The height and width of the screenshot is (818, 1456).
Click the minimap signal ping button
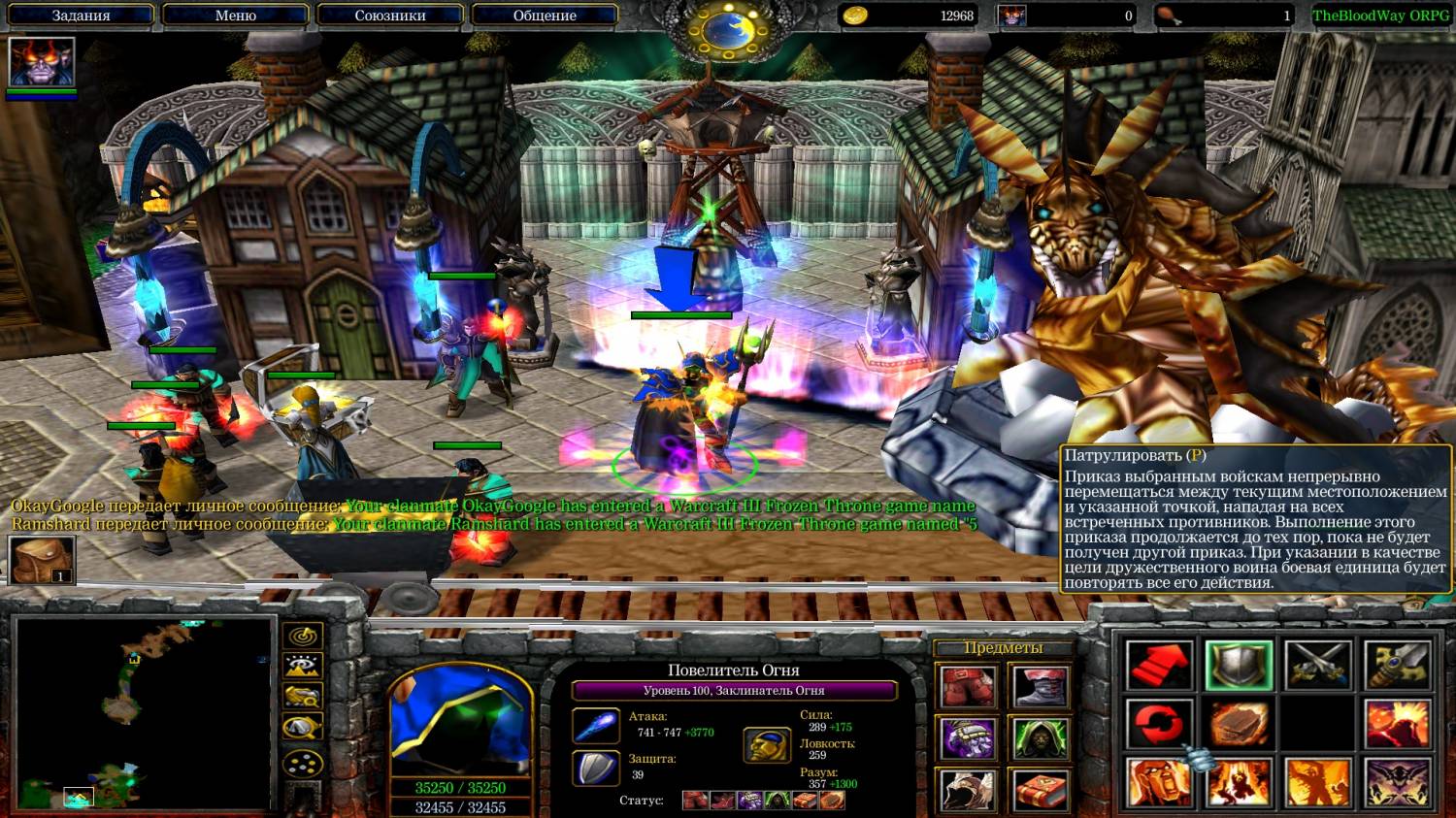tap(303, 637)
